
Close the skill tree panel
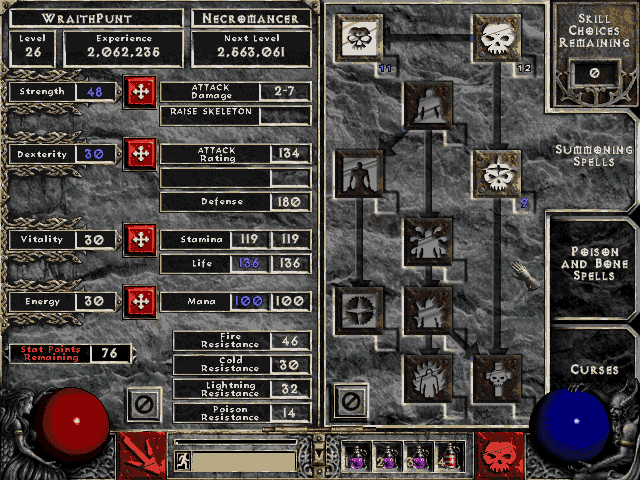pos(349,403)
